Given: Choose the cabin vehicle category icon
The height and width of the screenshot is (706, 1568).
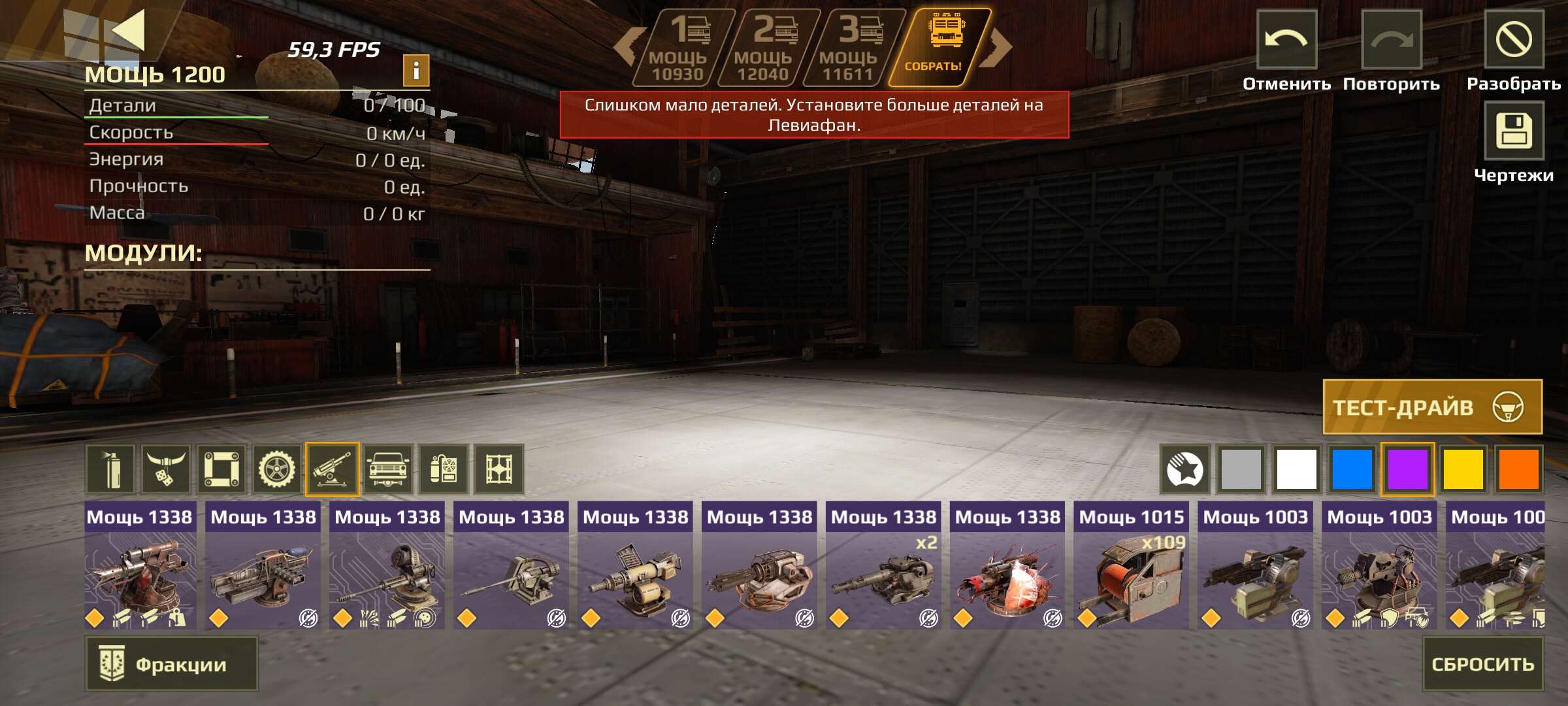Looking at the screenshot, I should pos(388,469).
